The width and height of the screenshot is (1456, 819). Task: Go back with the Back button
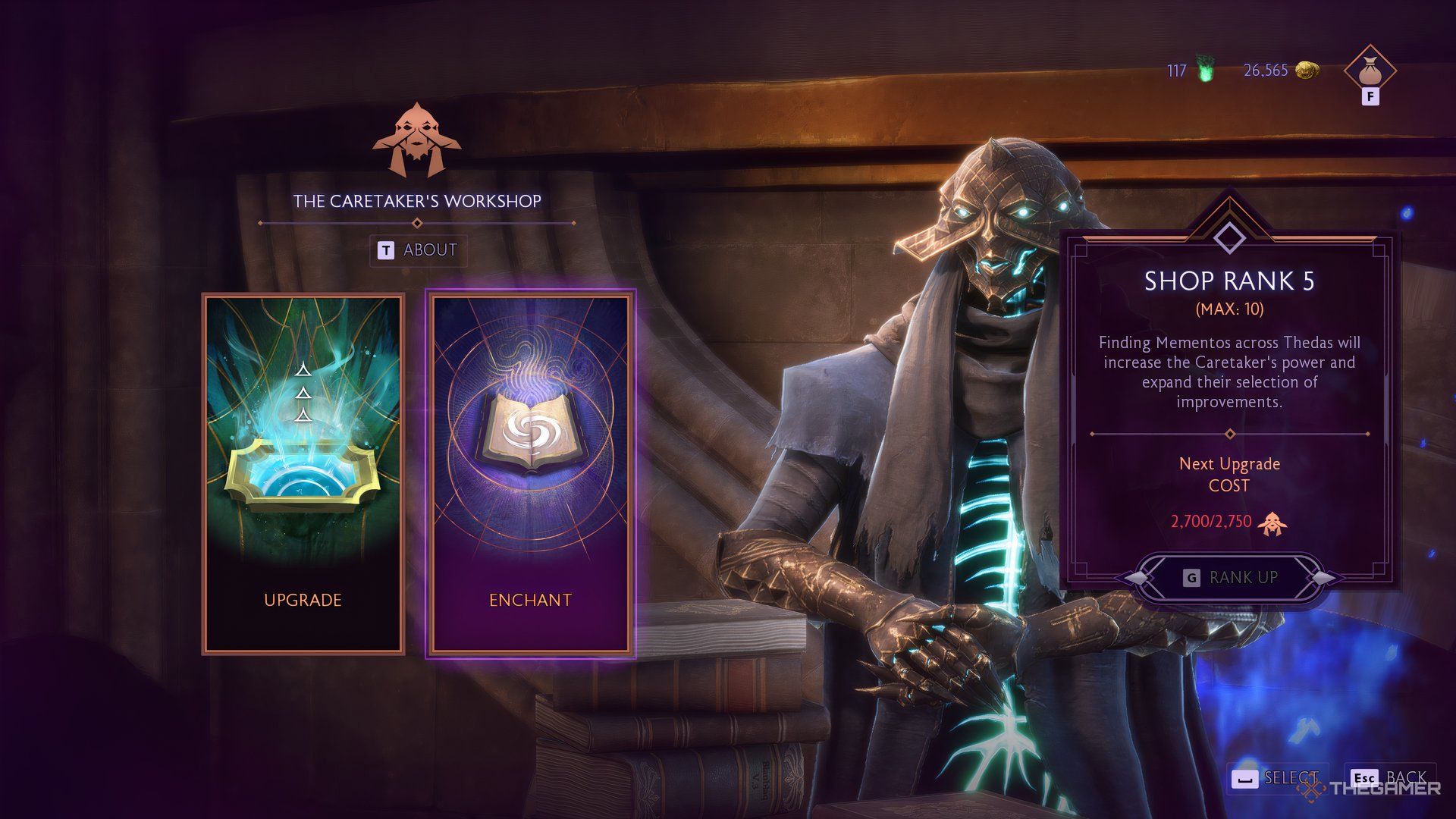point(1389,778)
